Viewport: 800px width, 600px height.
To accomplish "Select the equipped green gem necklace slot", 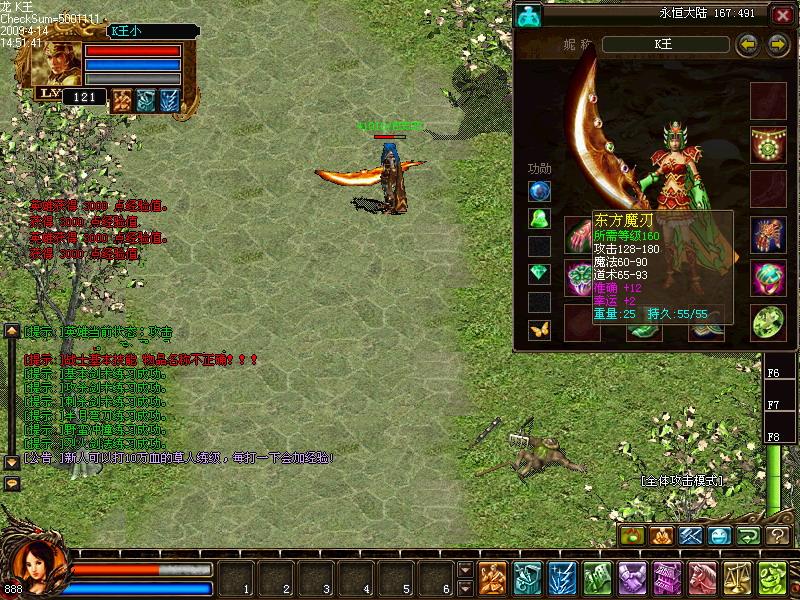I will pyautogui.click(x=767, y=145).
